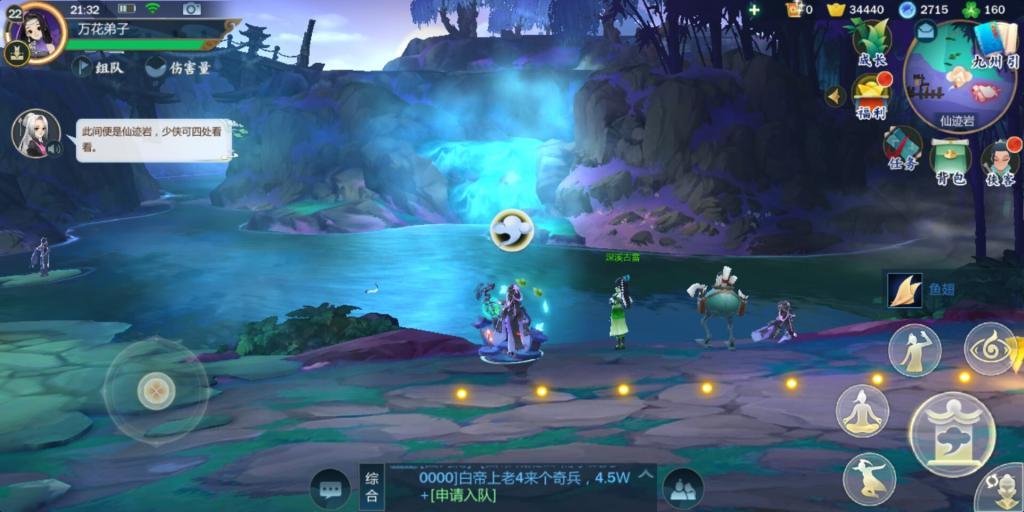
Task: Use the large cloud gate main skill
Action: click(x=951, y=433)
